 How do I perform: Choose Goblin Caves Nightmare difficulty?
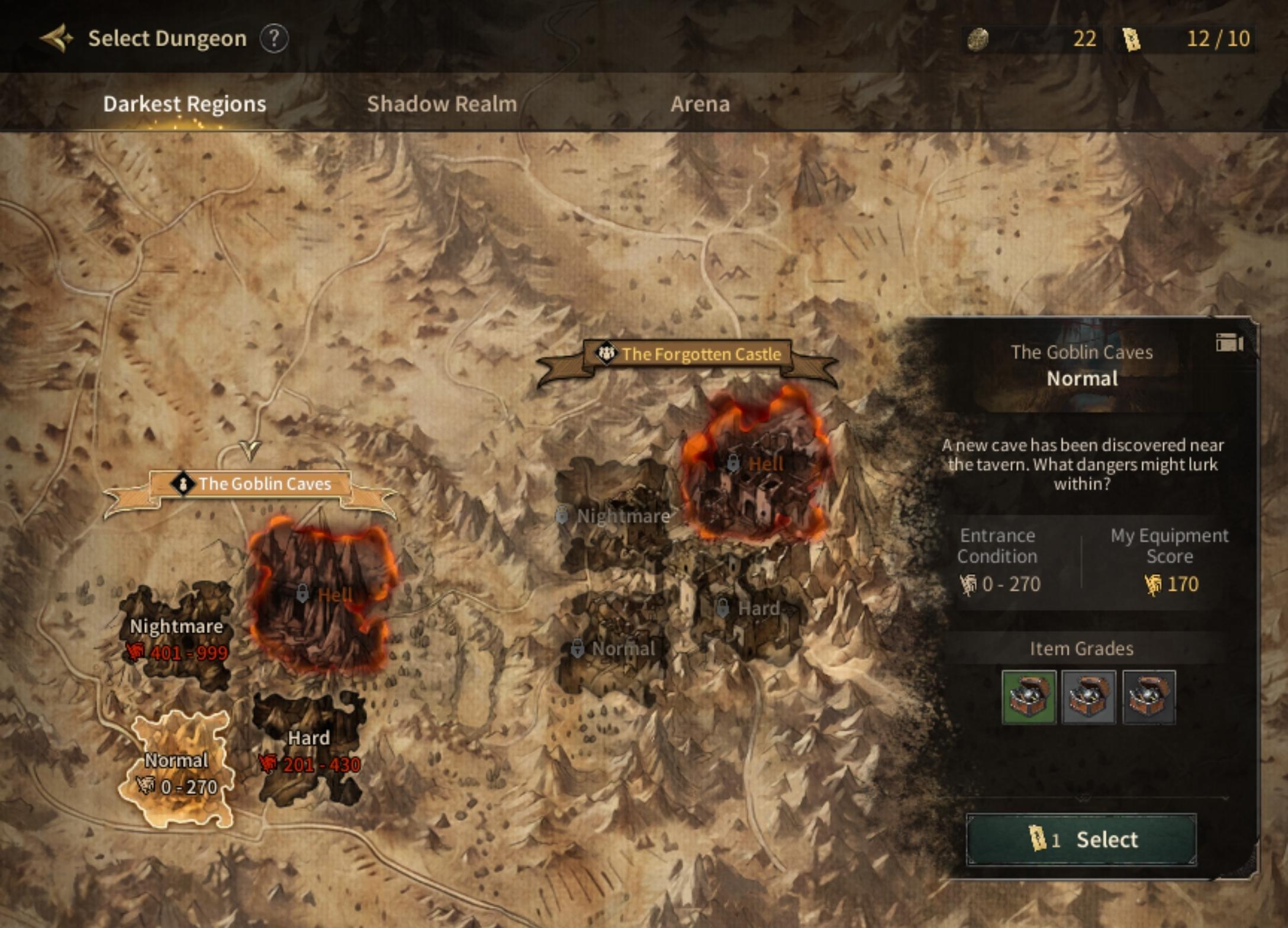coord(176,637)
